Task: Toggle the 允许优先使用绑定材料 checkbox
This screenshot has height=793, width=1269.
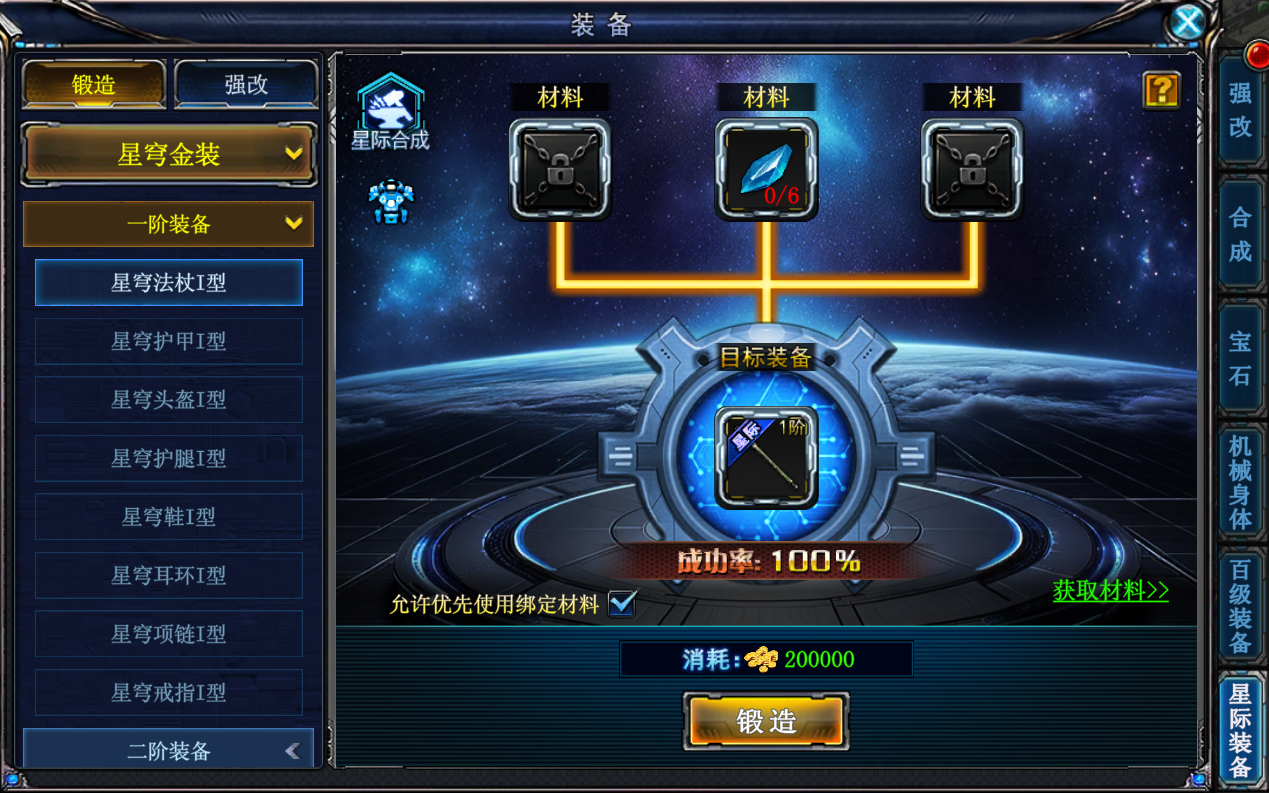Action: click(x=622, y=604)
